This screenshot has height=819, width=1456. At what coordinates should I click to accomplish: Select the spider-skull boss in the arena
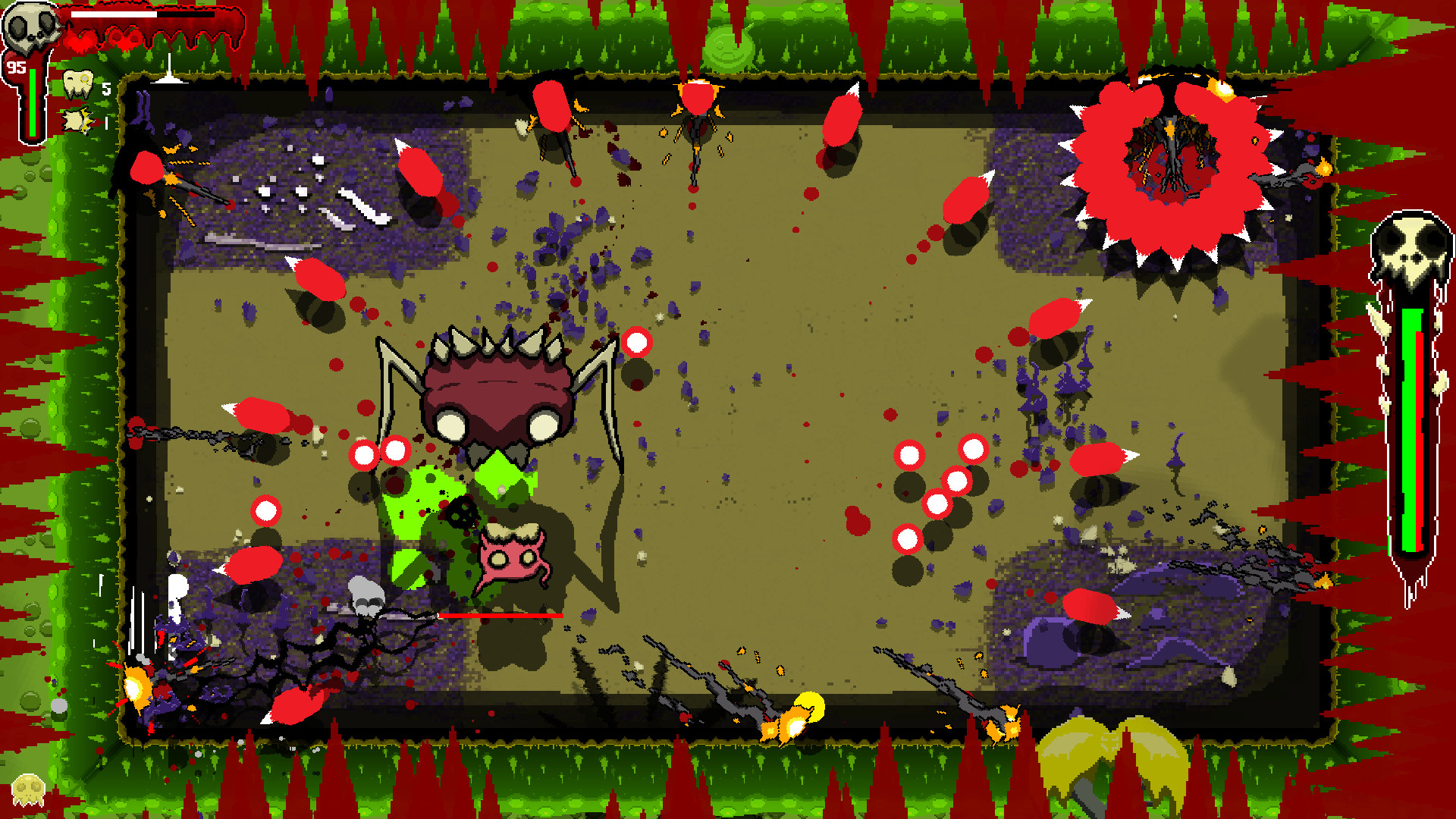tap(497, 387)
